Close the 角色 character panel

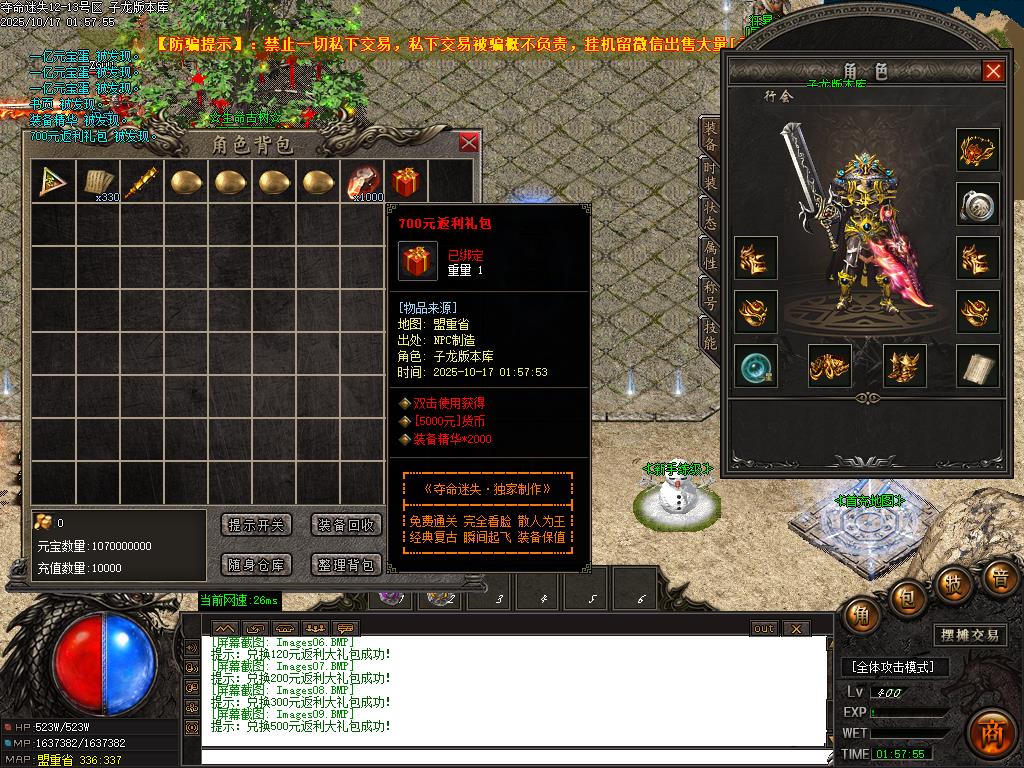pyautogui.click(x=993, y=71)
